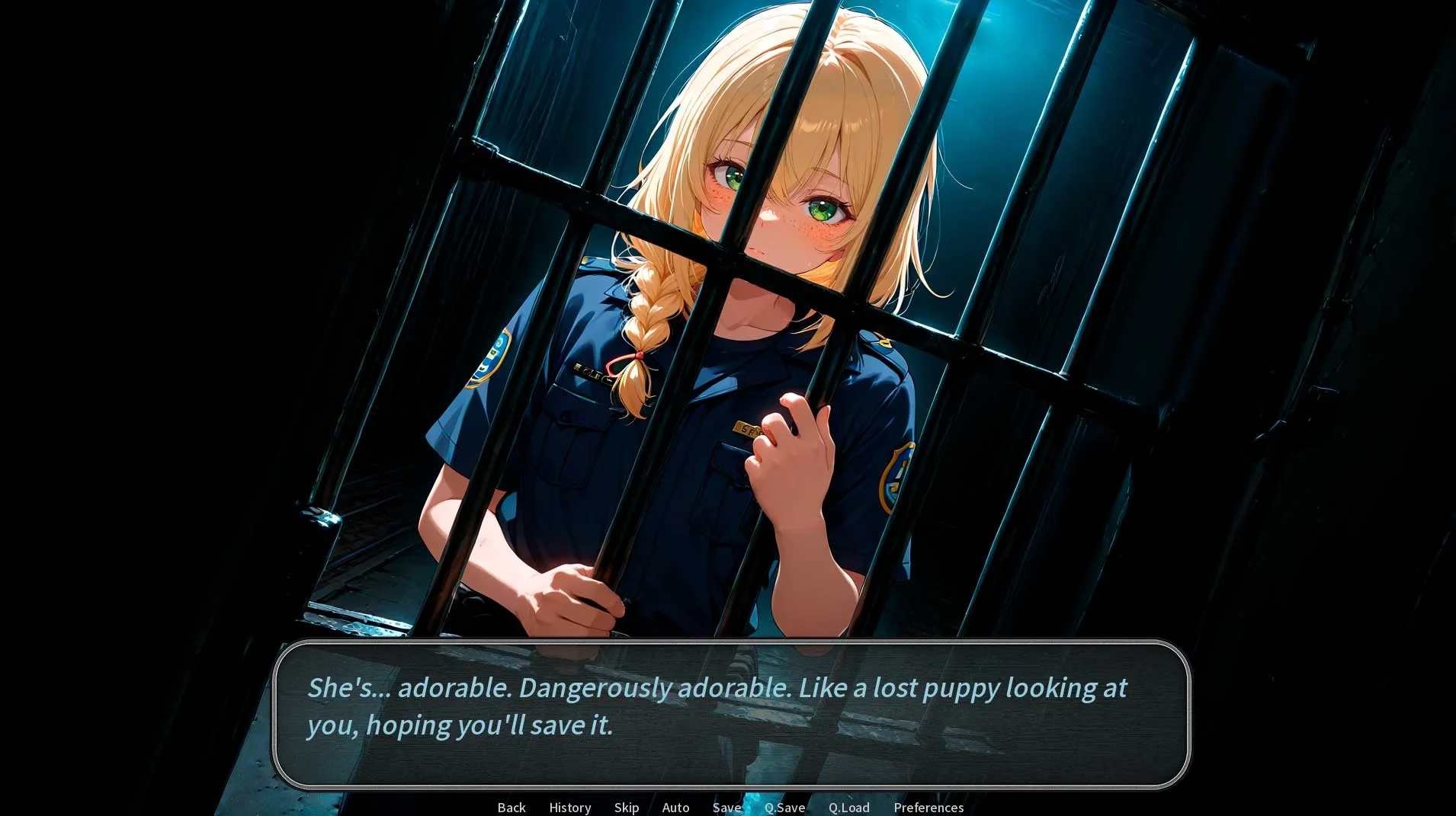Open the Save menu

tap(726, 807)
